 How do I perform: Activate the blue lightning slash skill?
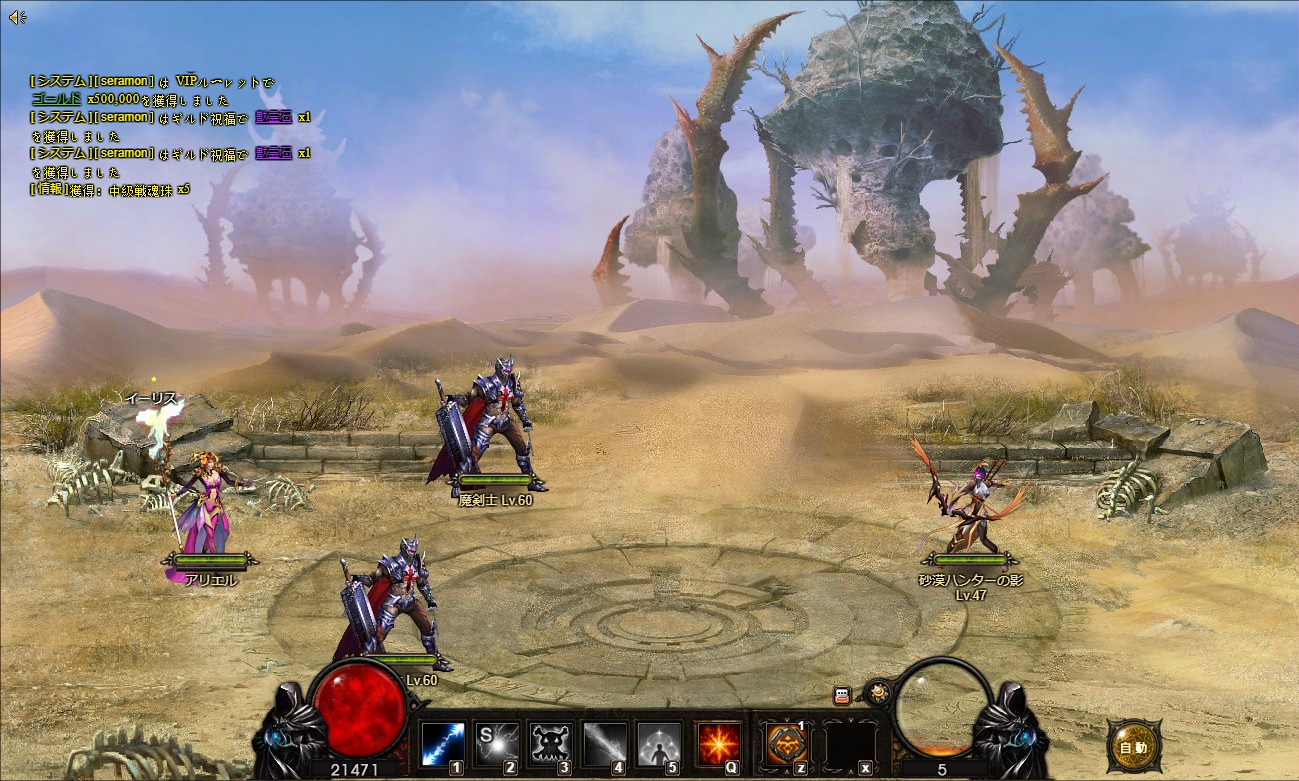(442, 745)
